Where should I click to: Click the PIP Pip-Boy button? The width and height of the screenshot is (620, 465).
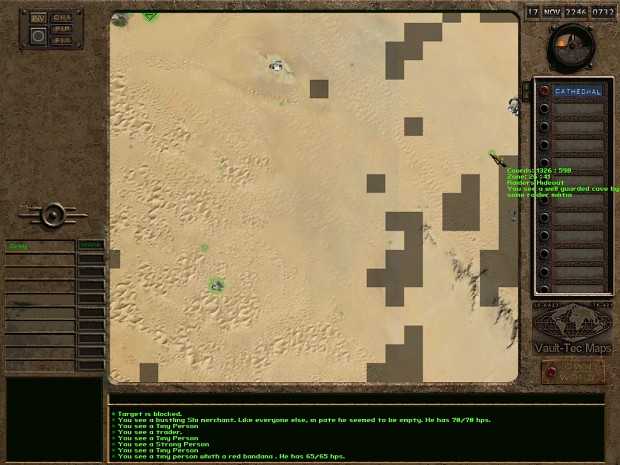pos(62,29)
